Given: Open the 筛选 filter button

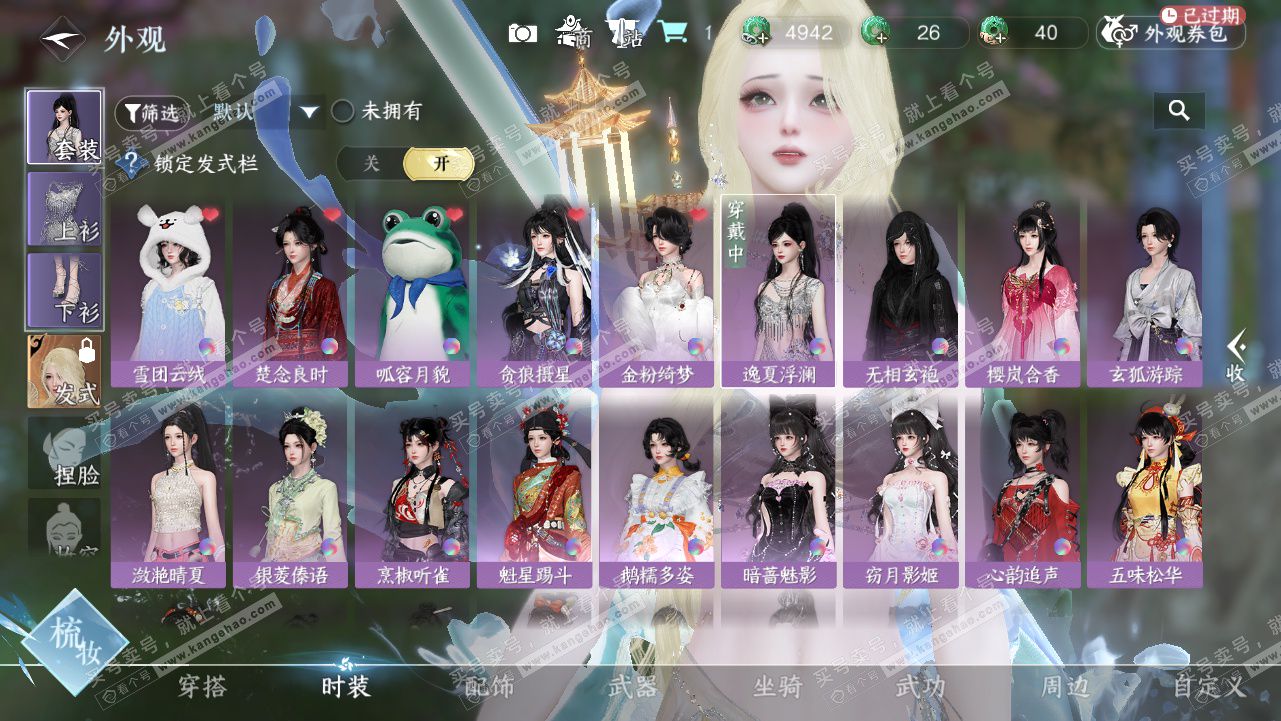Looking at the screenshot, I should point(152,113).
